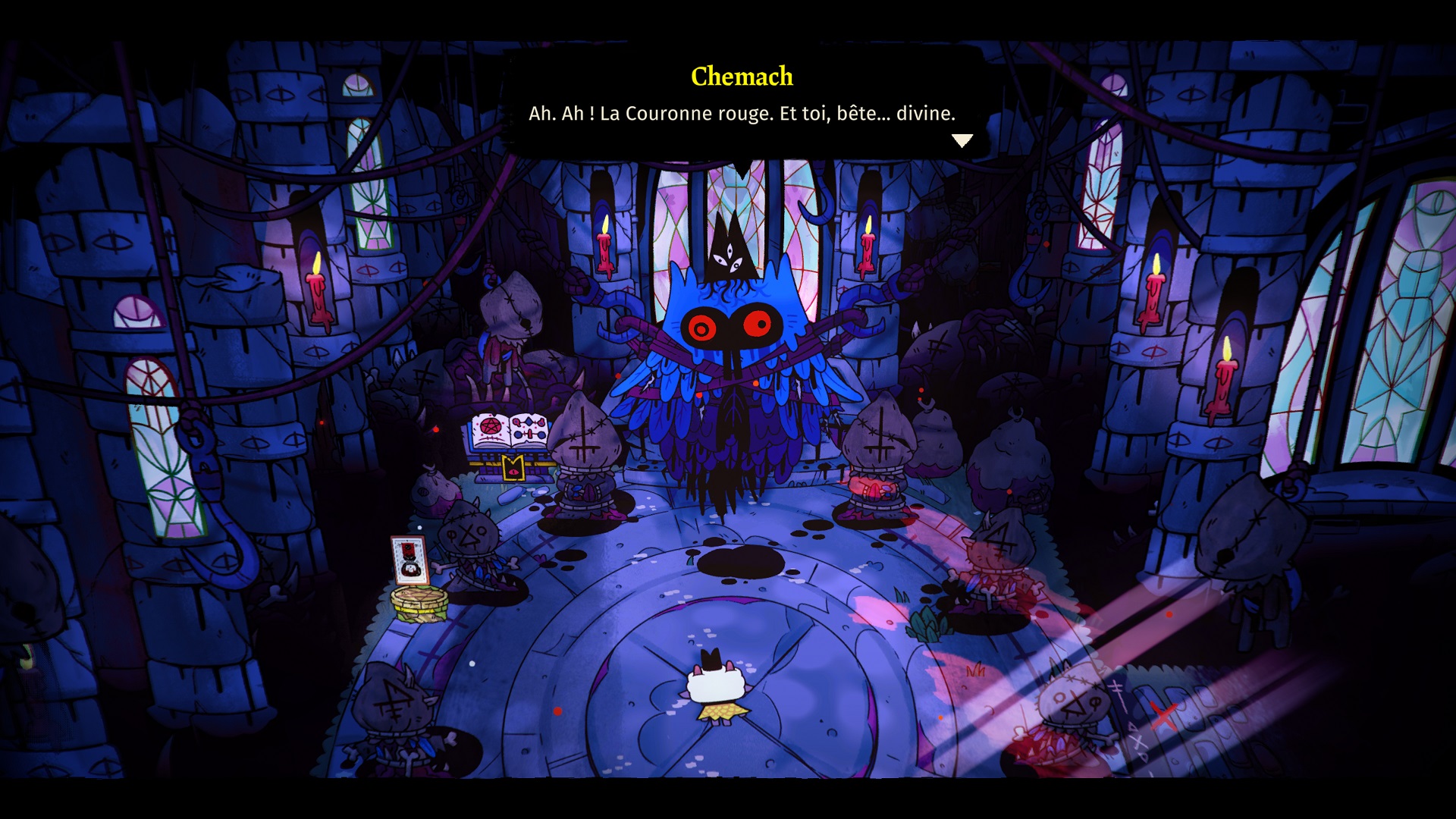The height and width of the screenshot is (819, 1456).
Task: Expand the dialogue box by clicking the triangle
Action: (963, 140)
